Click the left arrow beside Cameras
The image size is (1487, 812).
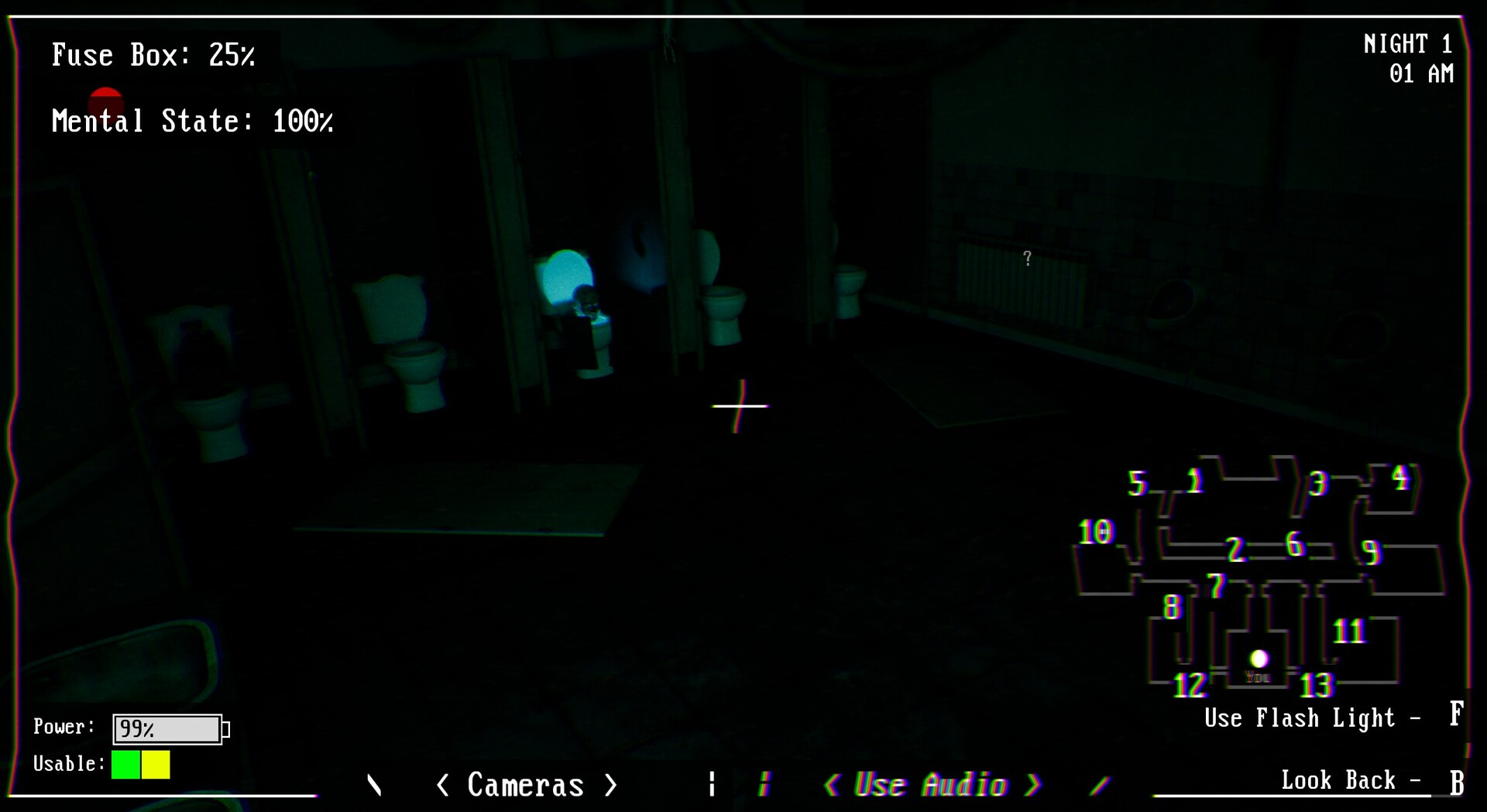pos(444,785)
